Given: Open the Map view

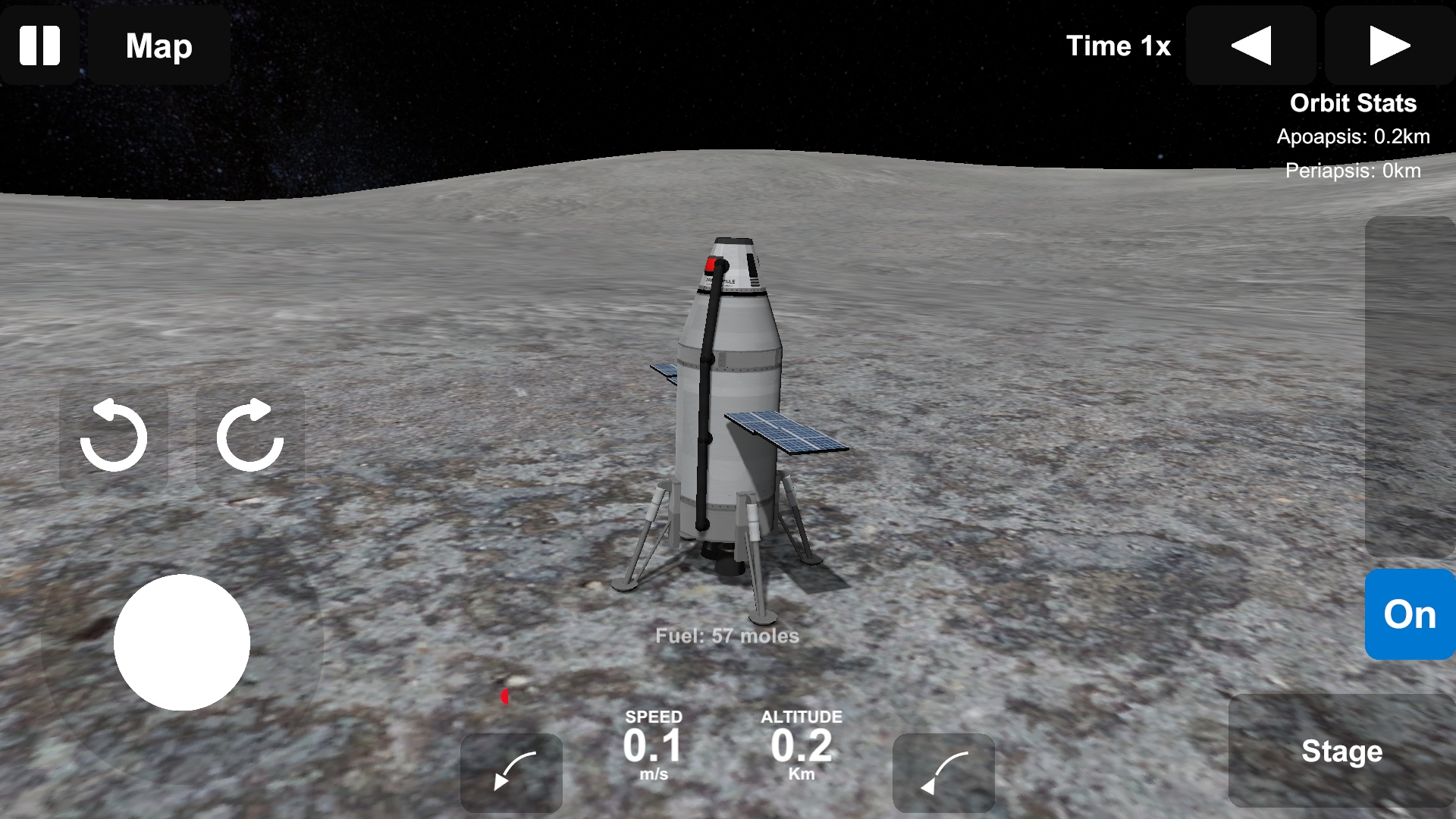Looking at the screenshot, I should coord(159,45).
